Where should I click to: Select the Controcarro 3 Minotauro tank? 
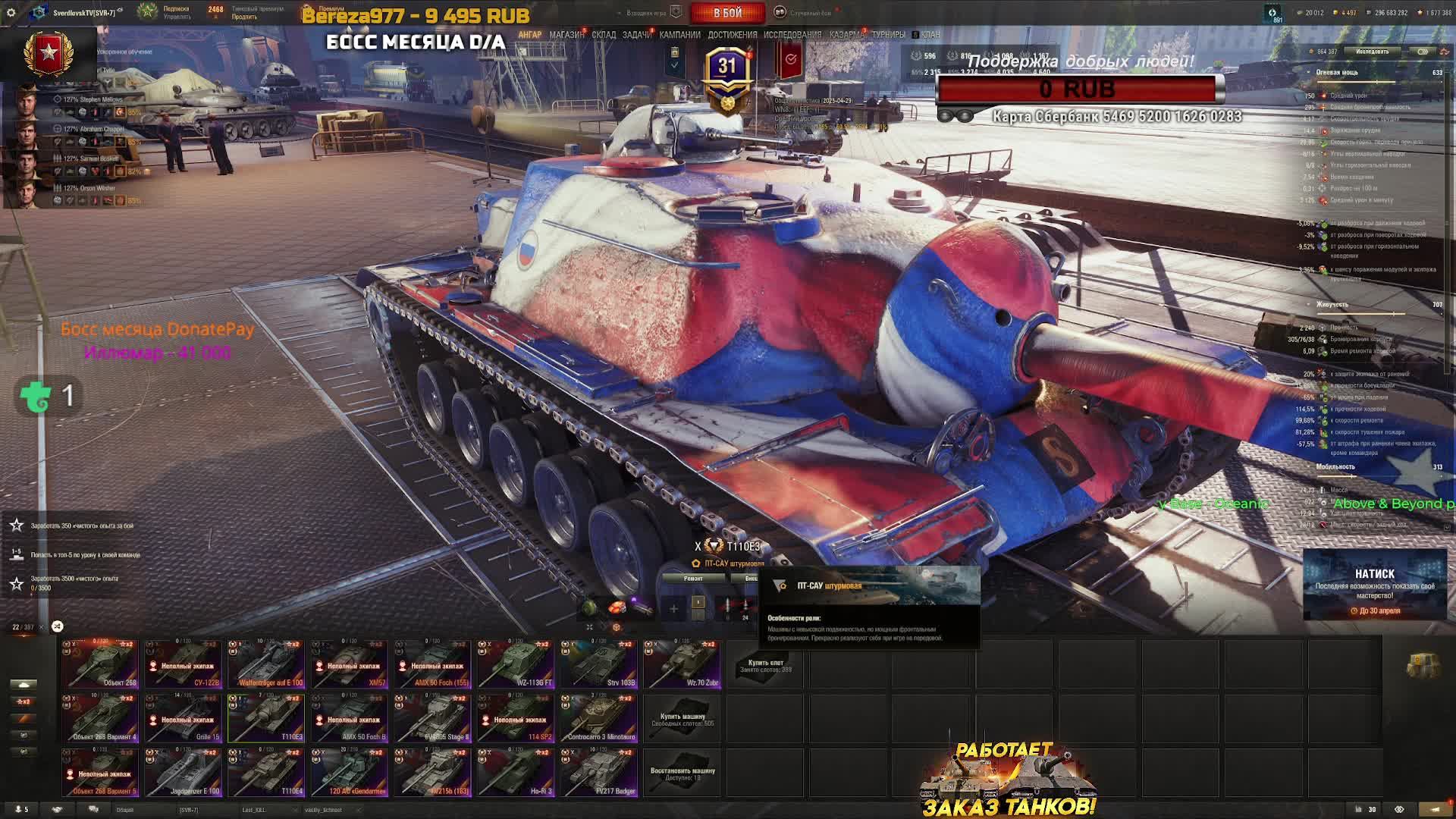tap(599, 719)
